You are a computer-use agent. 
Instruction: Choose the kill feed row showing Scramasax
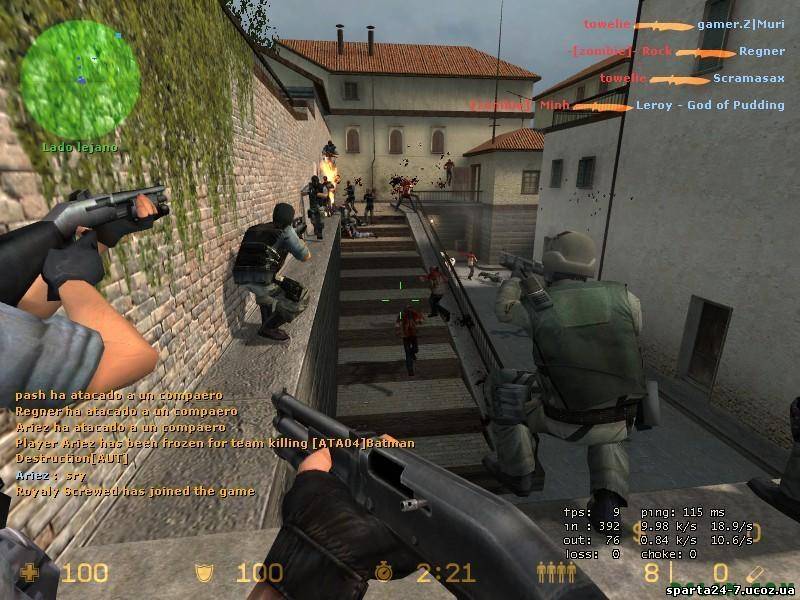pos(679,78)
